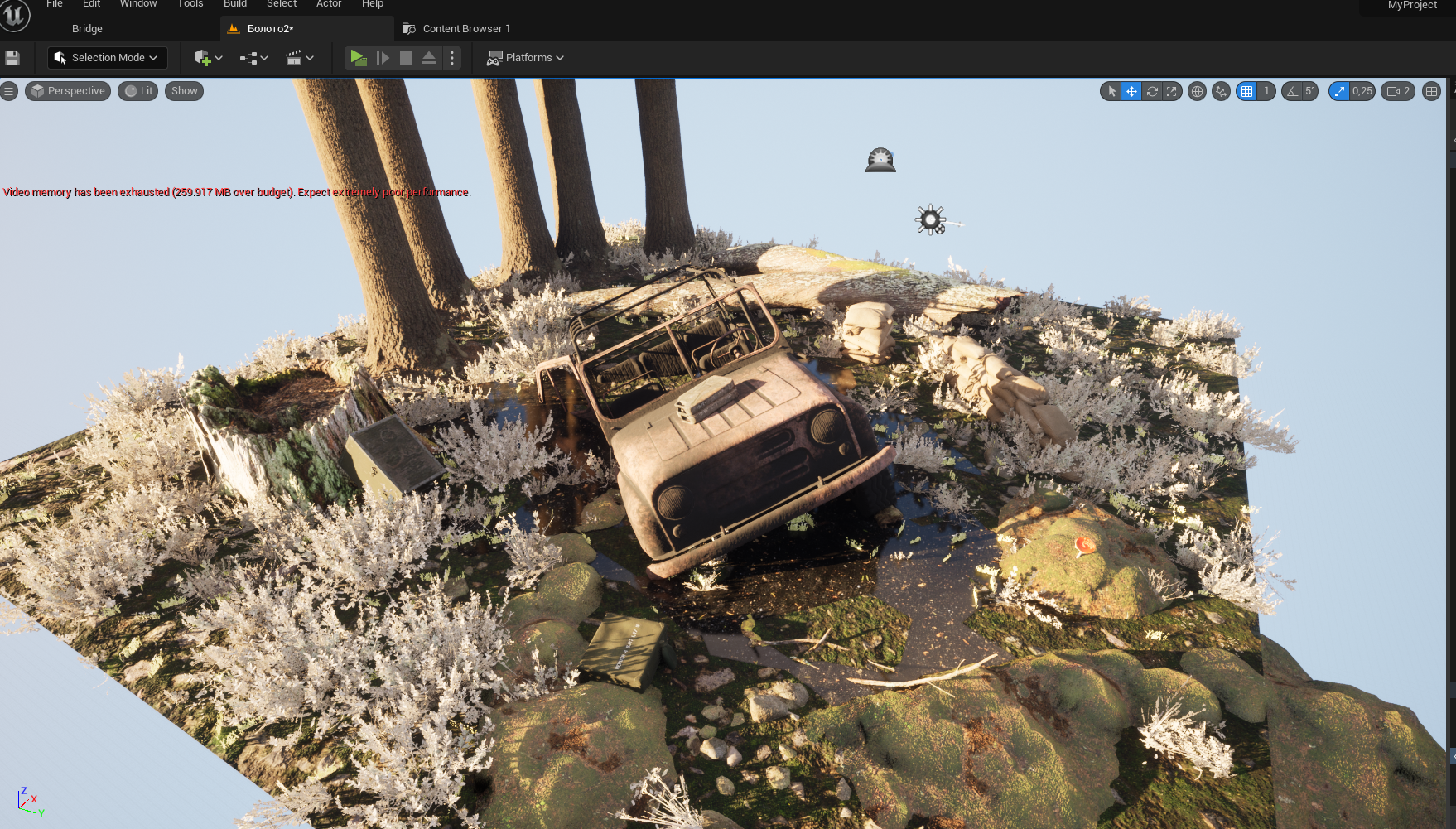Open the viewport options hamburger menu
1456x829 pixels.
click(9, 91)
